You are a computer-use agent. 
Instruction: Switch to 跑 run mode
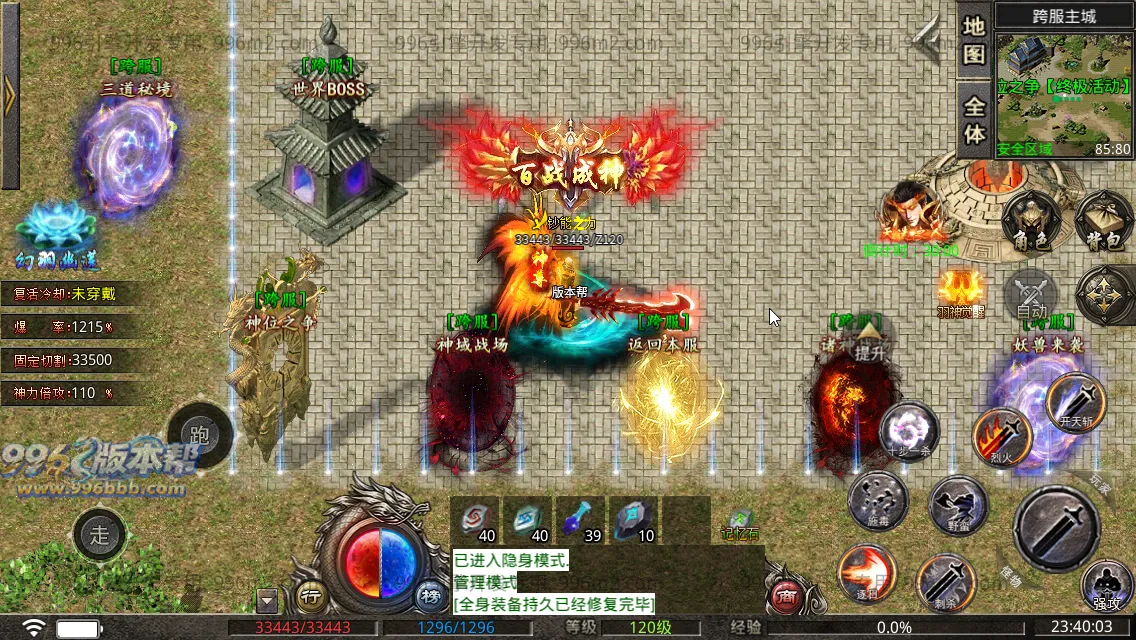tap(199, 435)
